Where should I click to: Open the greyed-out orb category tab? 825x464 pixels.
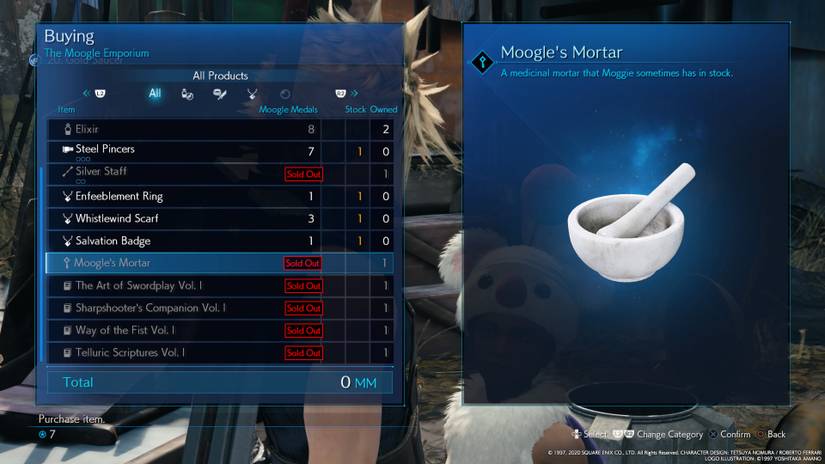pos(285,94)
